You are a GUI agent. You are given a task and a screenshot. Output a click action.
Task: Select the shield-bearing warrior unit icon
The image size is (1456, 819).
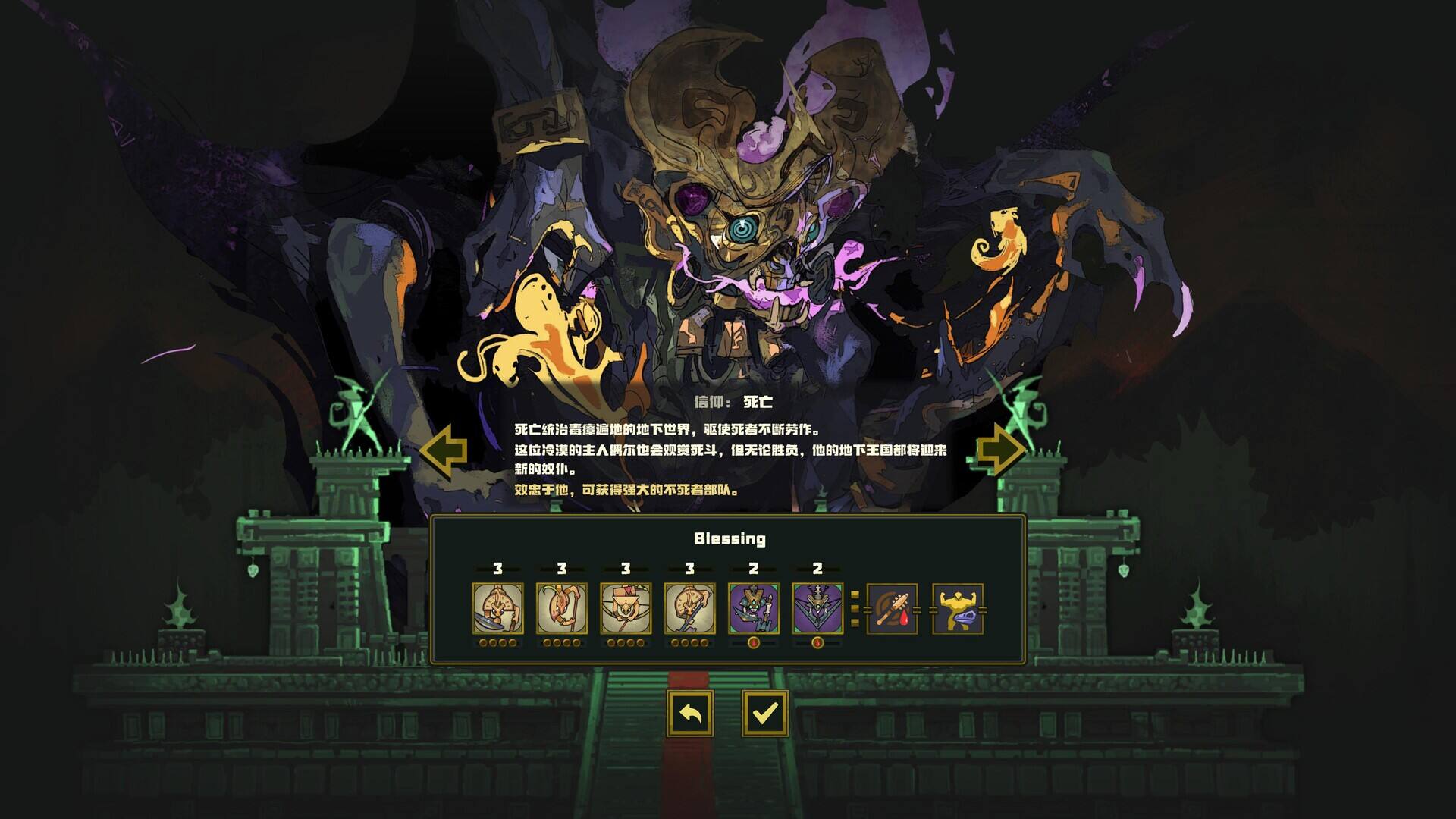[x=497, y=608]
